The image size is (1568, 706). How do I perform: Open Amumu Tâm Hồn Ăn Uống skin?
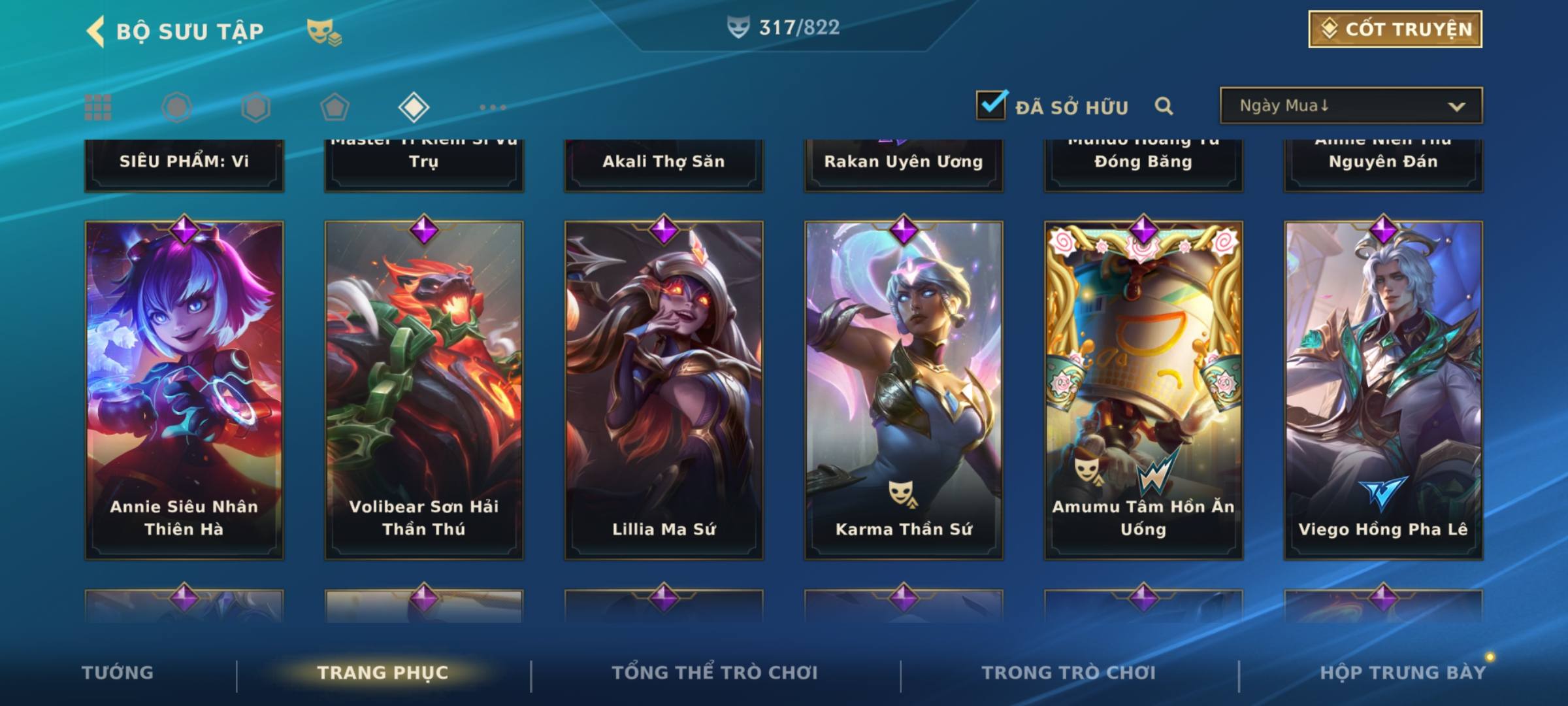tap(1143, 390)
